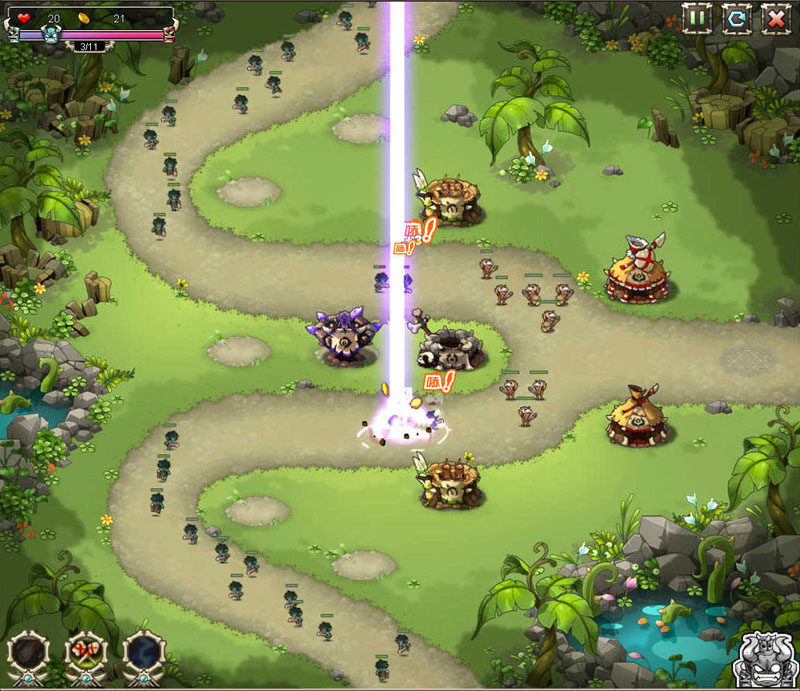Restart the level with the blue arrow button
The image size is (800, 691).
(x=736, y=18)
